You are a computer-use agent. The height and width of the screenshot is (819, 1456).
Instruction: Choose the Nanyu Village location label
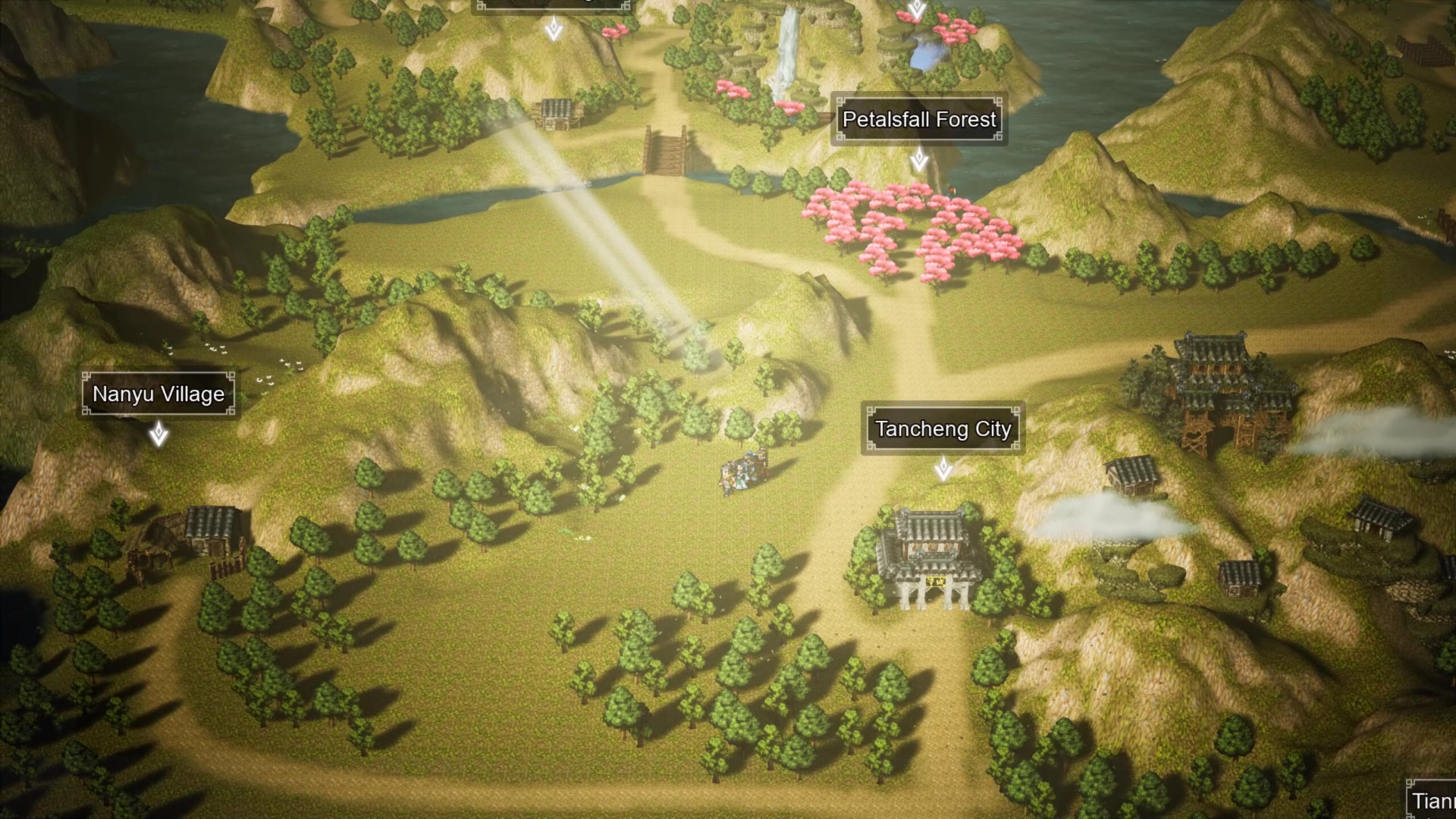158,394
